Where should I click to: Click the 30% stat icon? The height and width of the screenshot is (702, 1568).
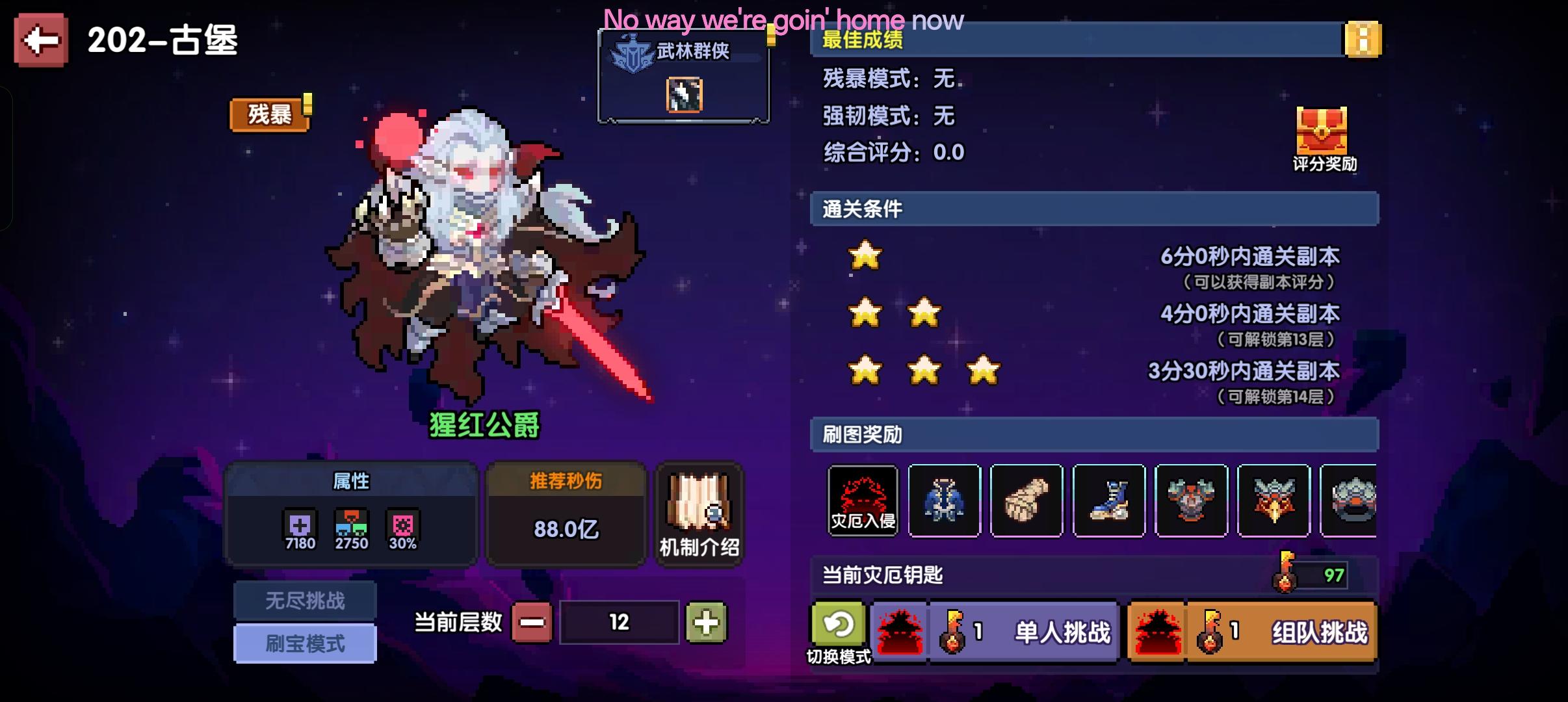402,523
